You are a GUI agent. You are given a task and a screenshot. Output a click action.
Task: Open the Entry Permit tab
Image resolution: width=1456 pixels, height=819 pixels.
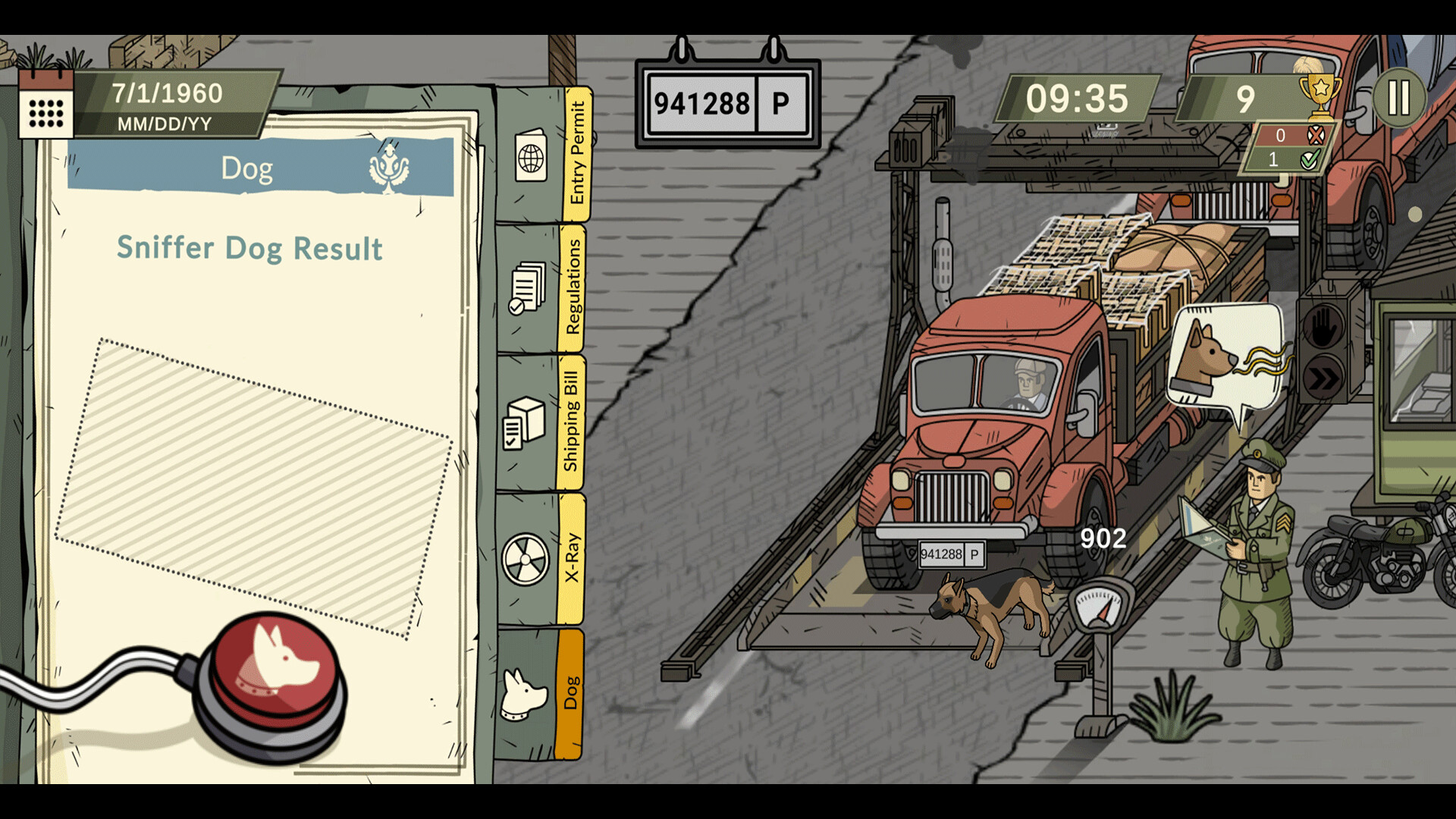click(542, 155)
